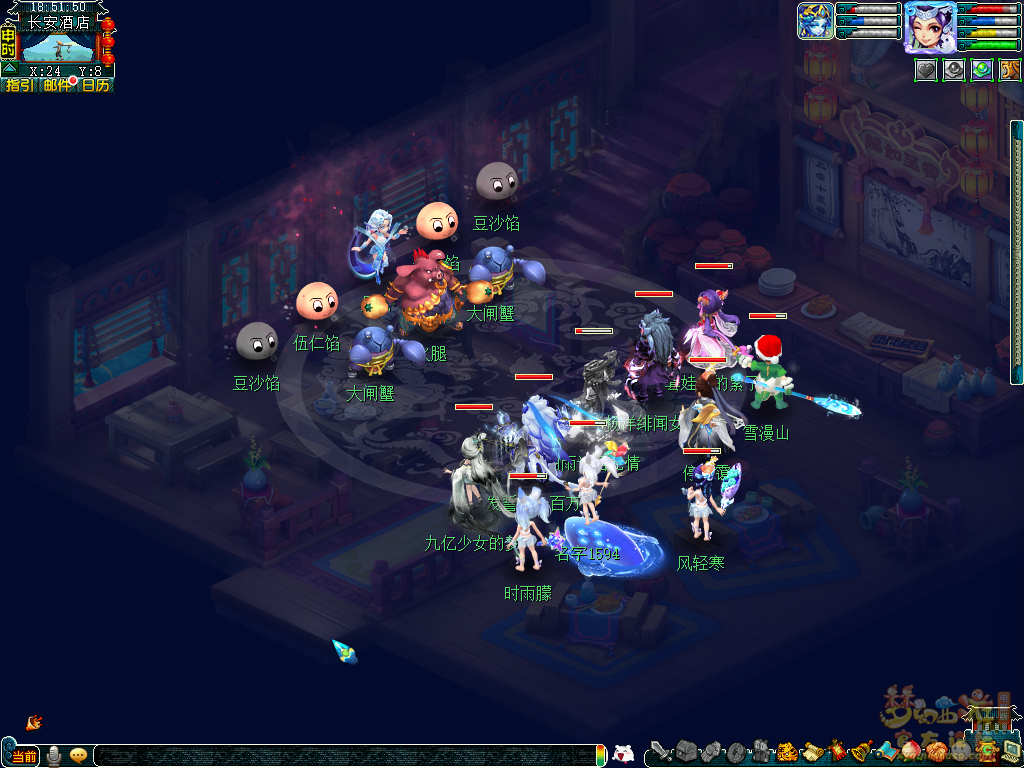The image size is (1024, 768).
Task: Click the sword attack toolbar icon
Action: pos(660,750)
